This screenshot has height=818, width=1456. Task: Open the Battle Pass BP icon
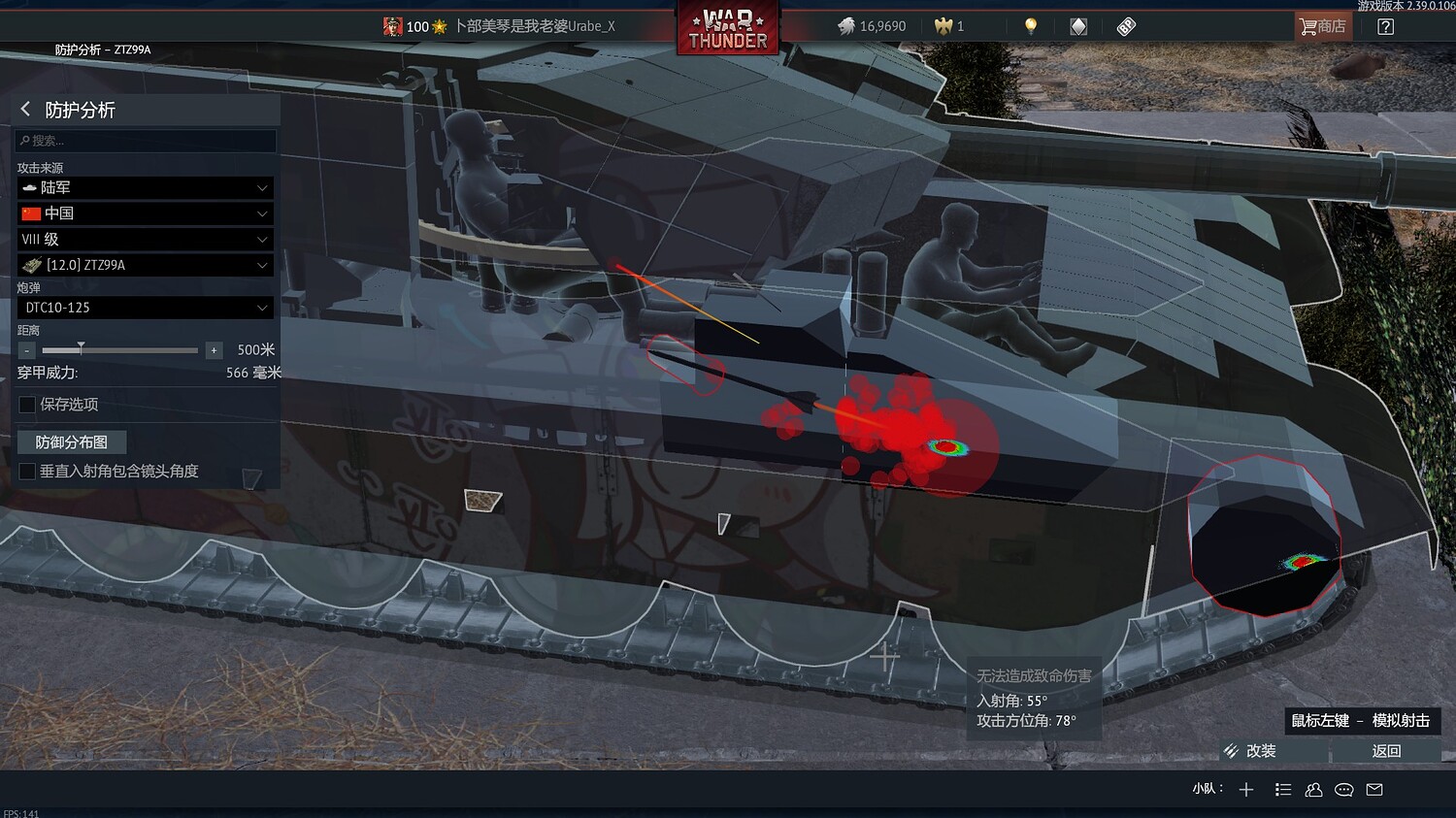pyautogui.click(x=1126, y=26)
